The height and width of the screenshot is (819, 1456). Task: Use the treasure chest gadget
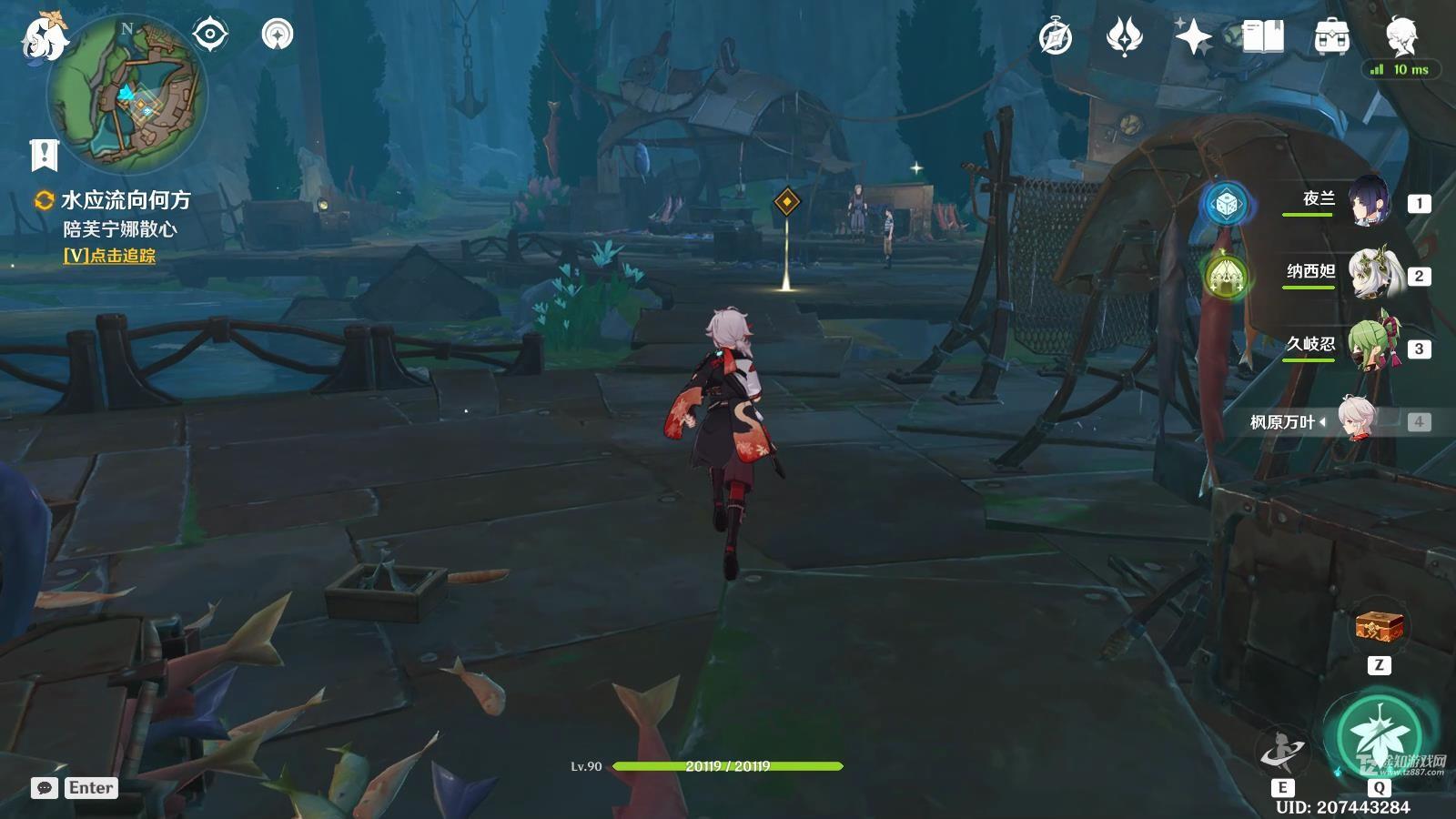(x=1379, y=627)
